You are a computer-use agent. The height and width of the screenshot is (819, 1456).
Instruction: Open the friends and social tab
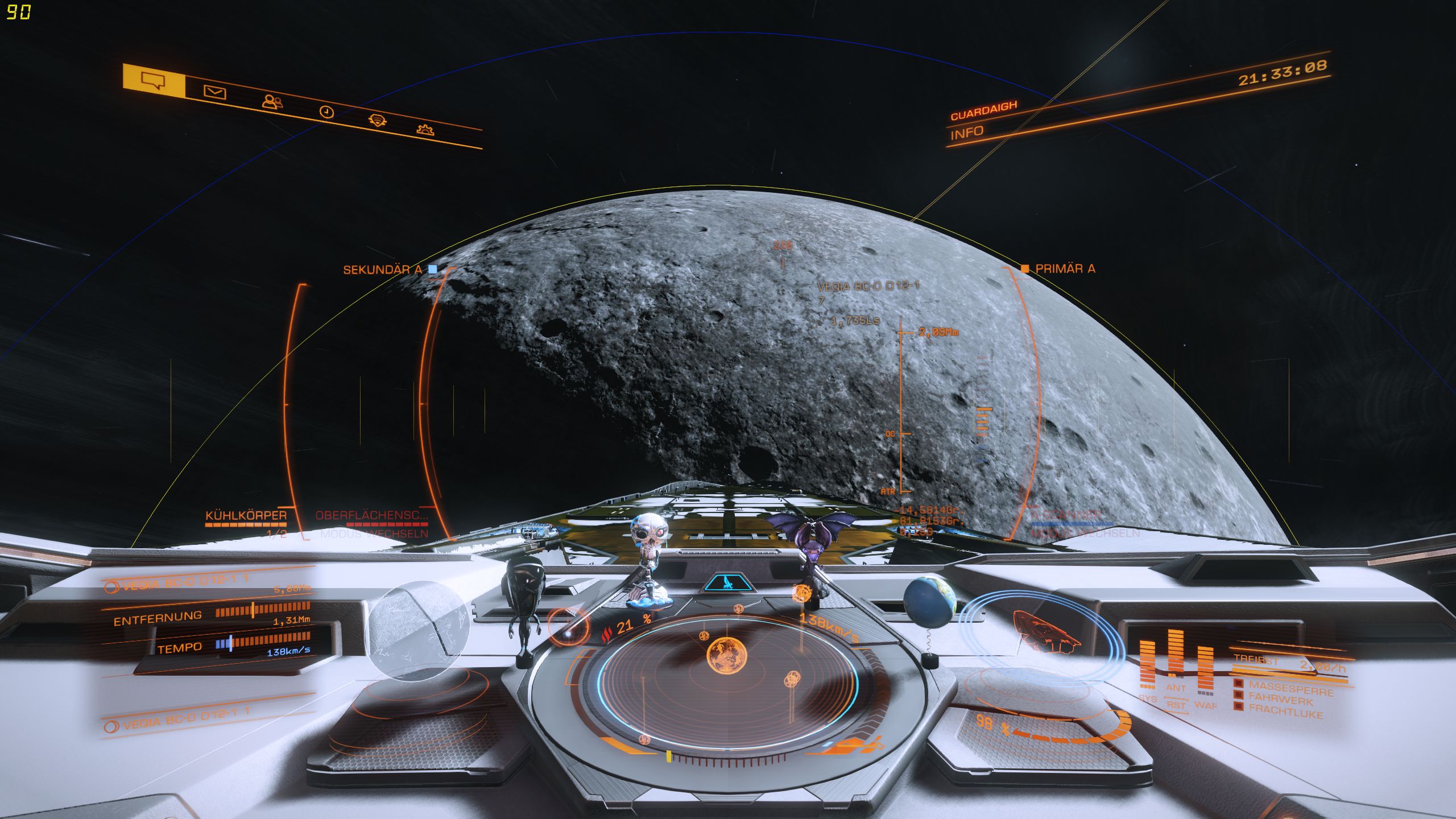click(272, 102)
